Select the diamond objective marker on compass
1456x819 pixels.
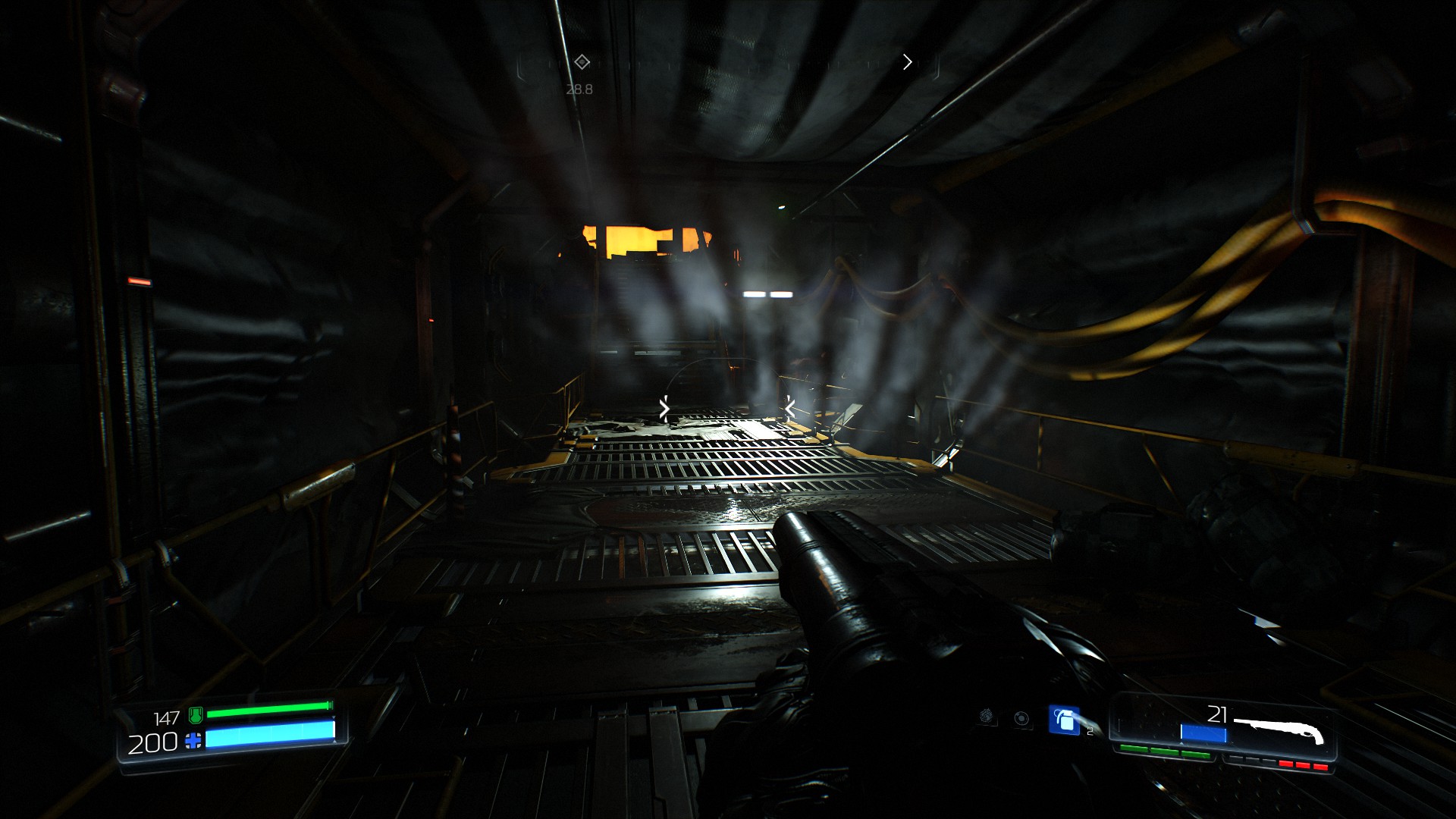[x=582, y=62]
